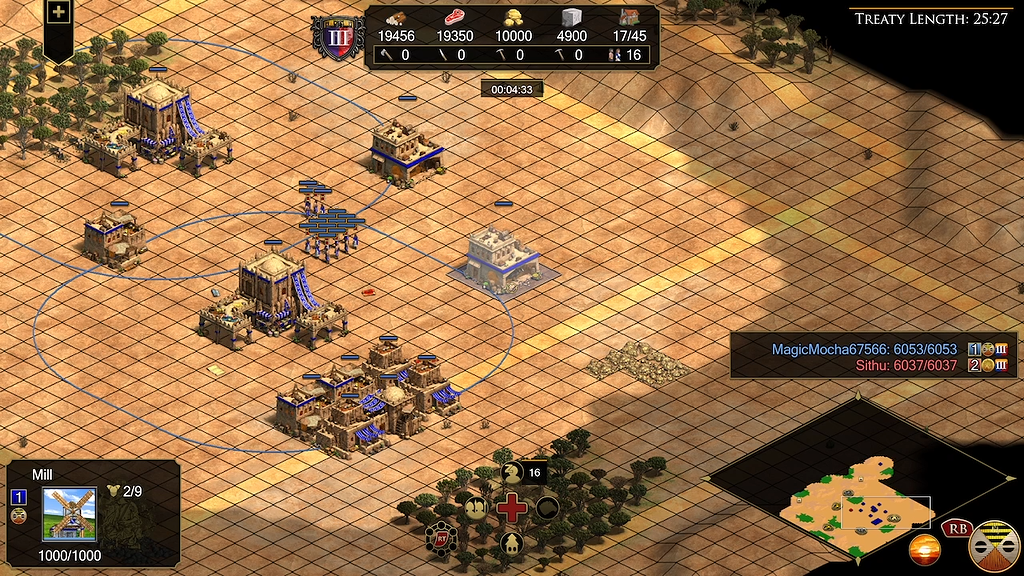Click the idle villager count box showing 16

point(534,472)
